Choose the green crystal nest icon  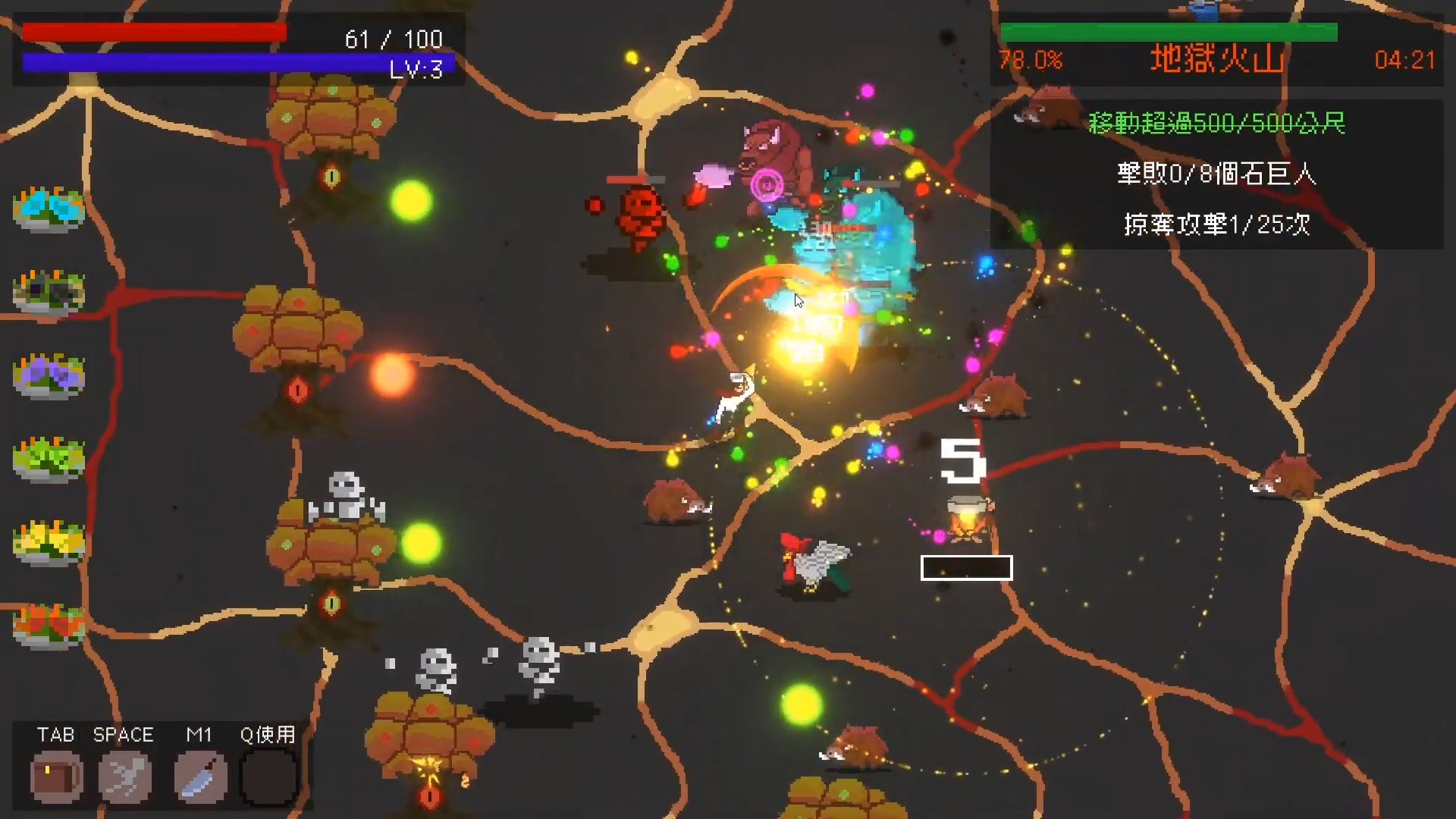[x=49, y=458]
